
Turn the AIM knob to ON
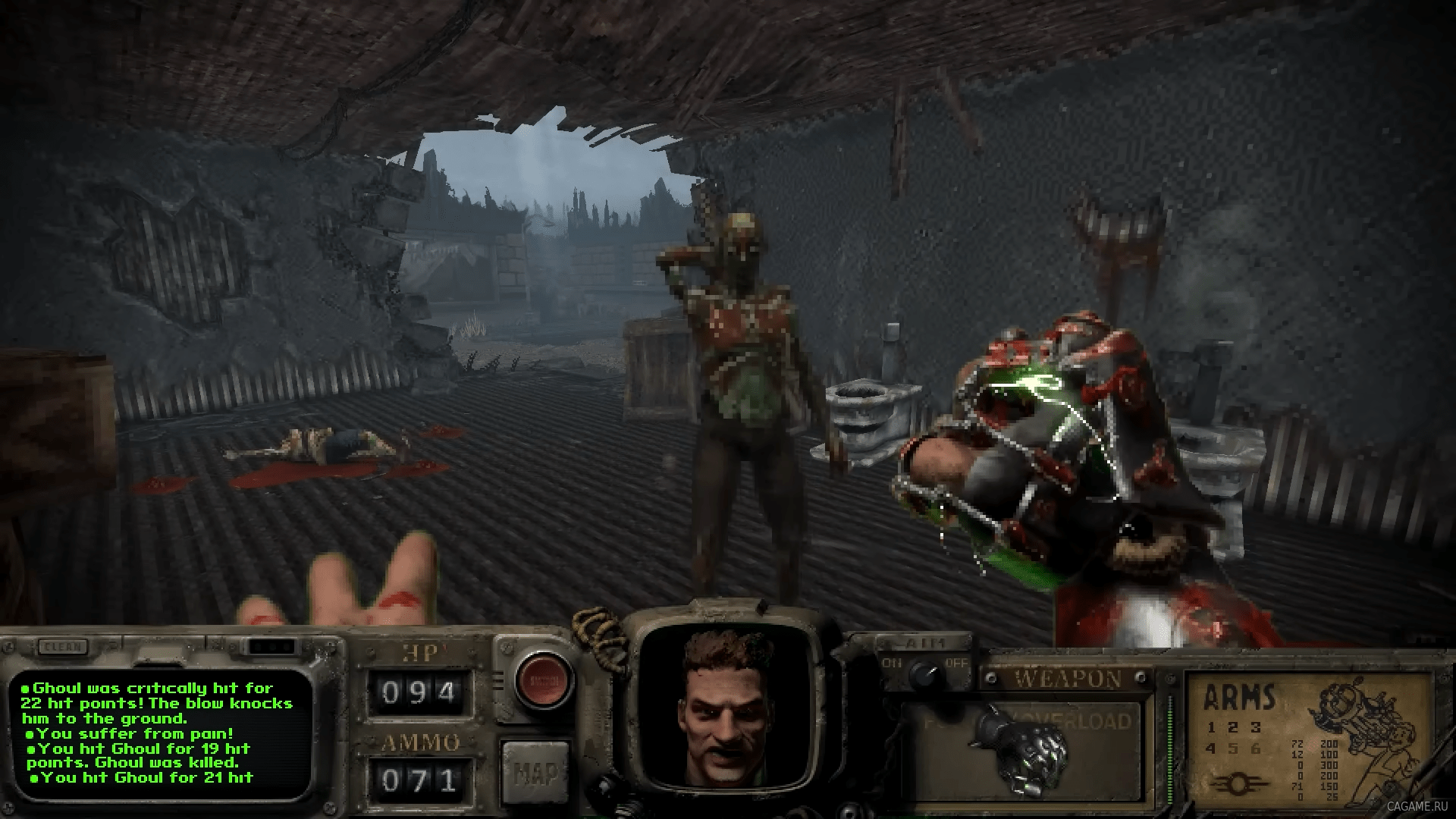[893, 664]
